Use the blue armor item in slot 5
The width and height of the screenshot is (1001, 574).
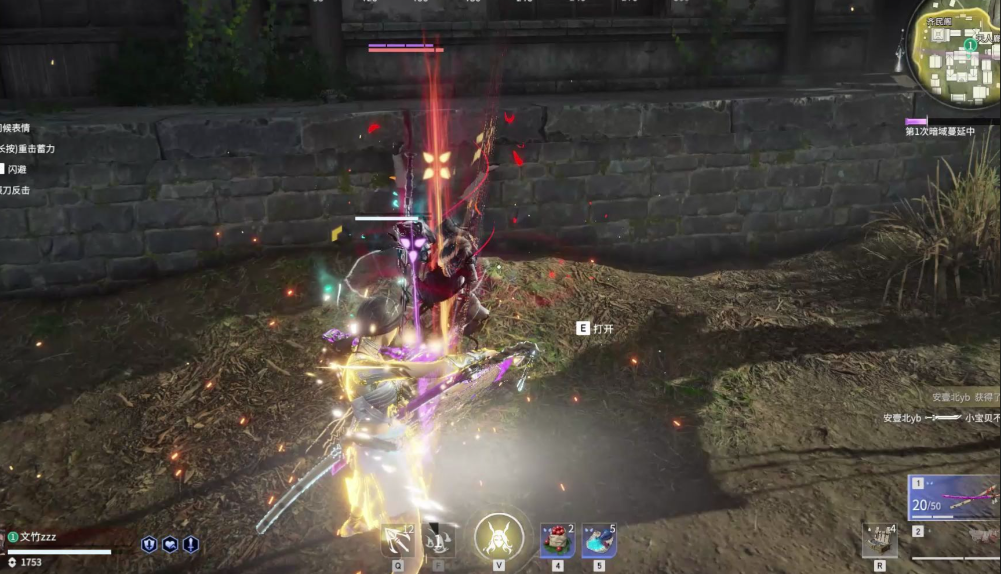click(598, 541)
